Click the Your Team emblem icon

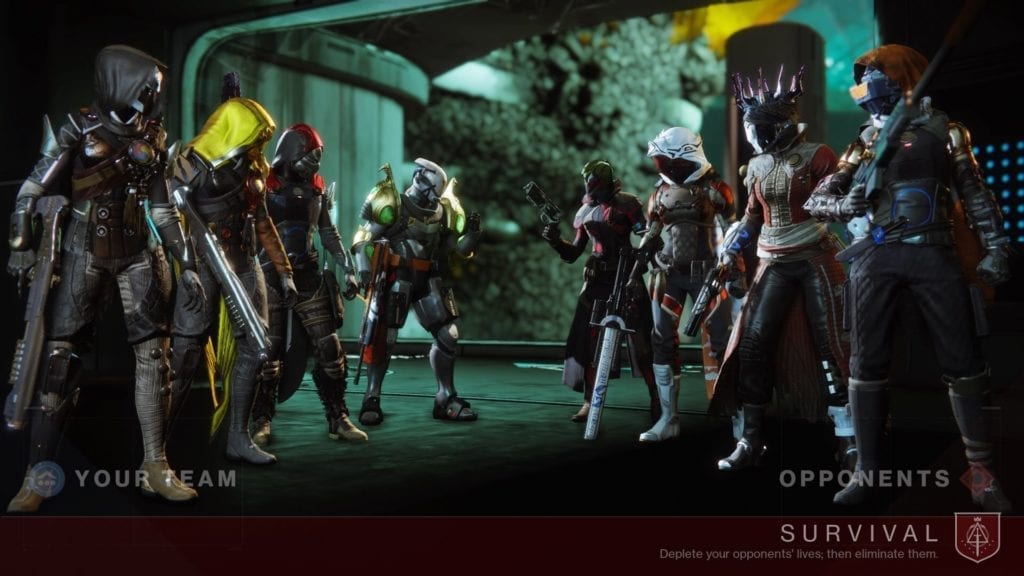44,478
